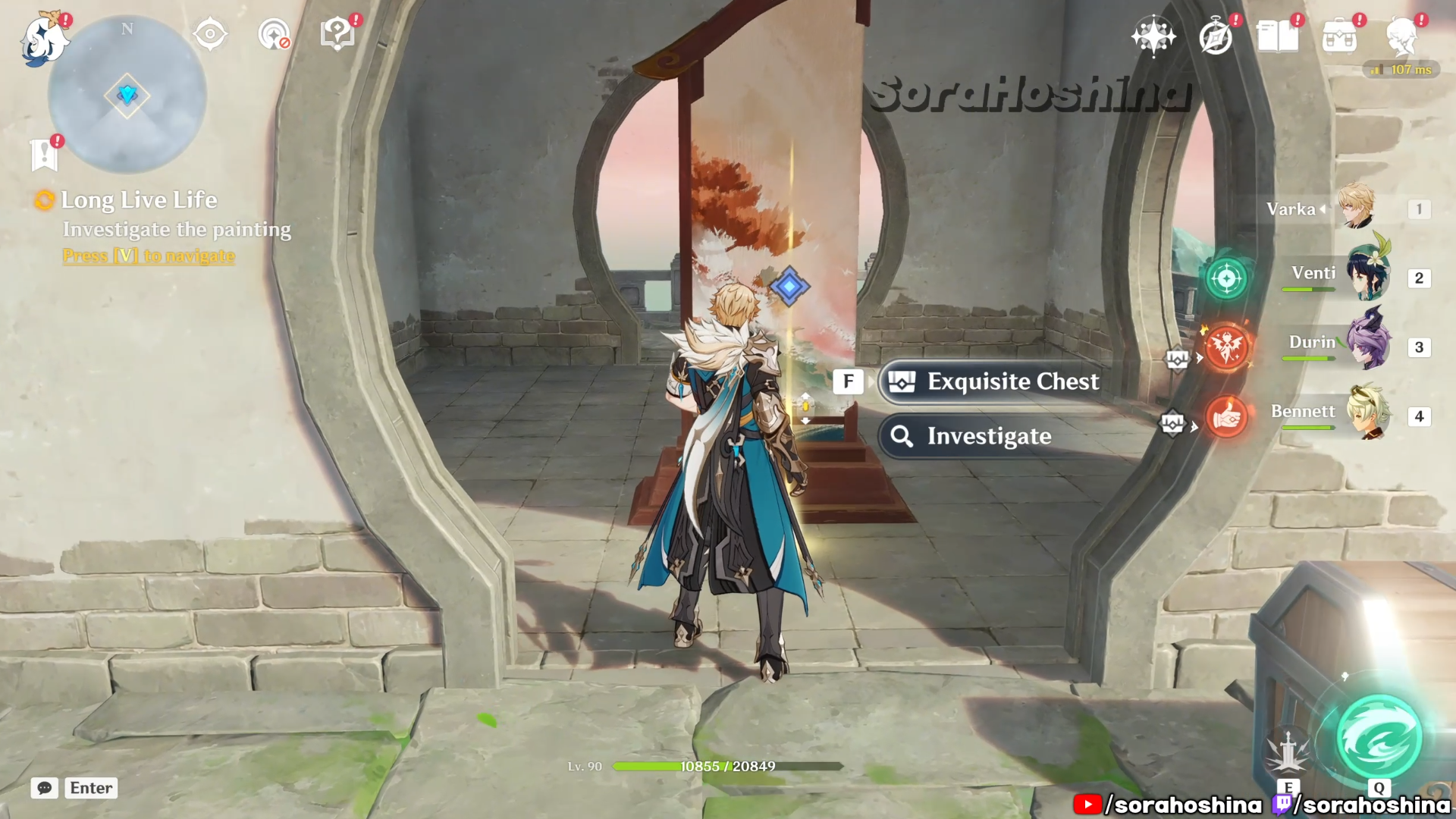1456x819 pixels.
Task: Open the Adventurer Handbook book icon
Action: [1277, 36]
